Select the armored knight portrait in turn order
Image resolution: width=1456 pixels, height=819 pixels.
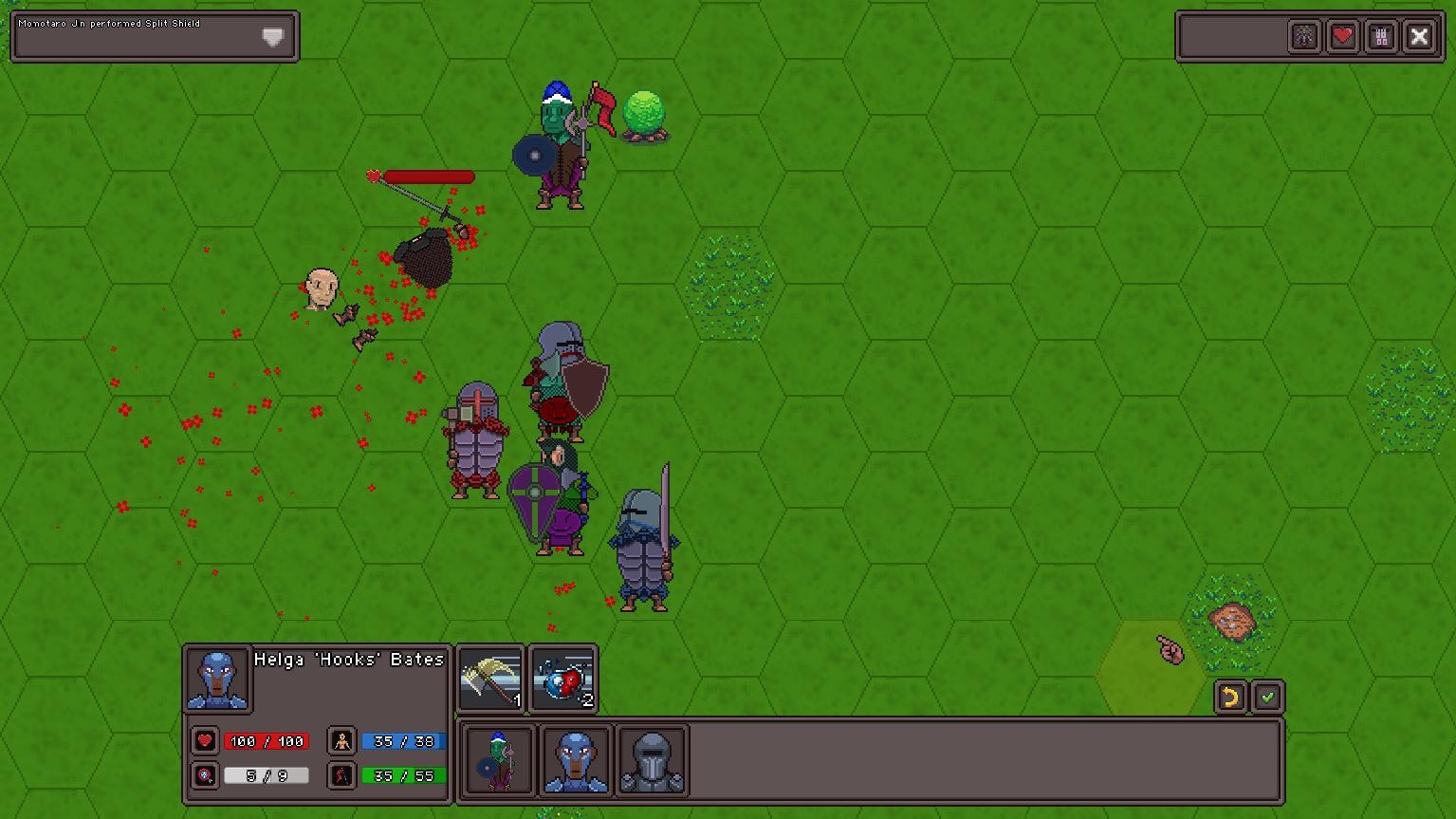coord(653,761)
